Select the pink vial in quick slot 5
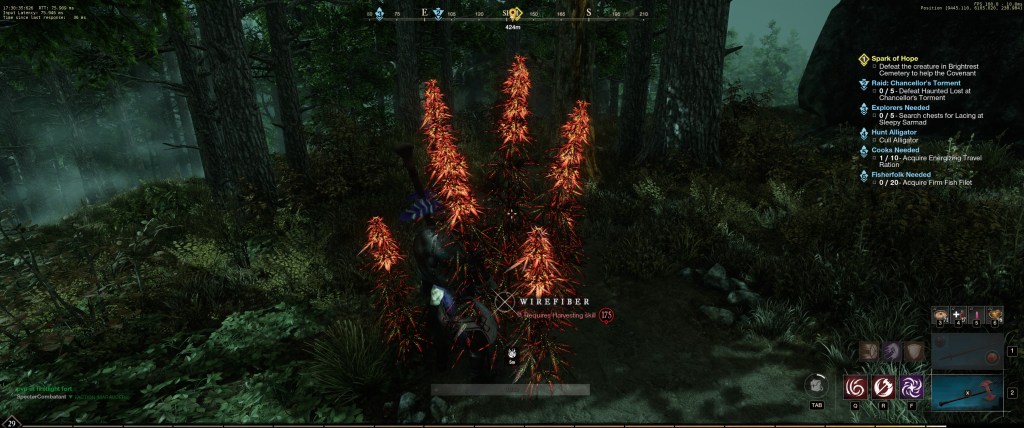 (977, 316)
